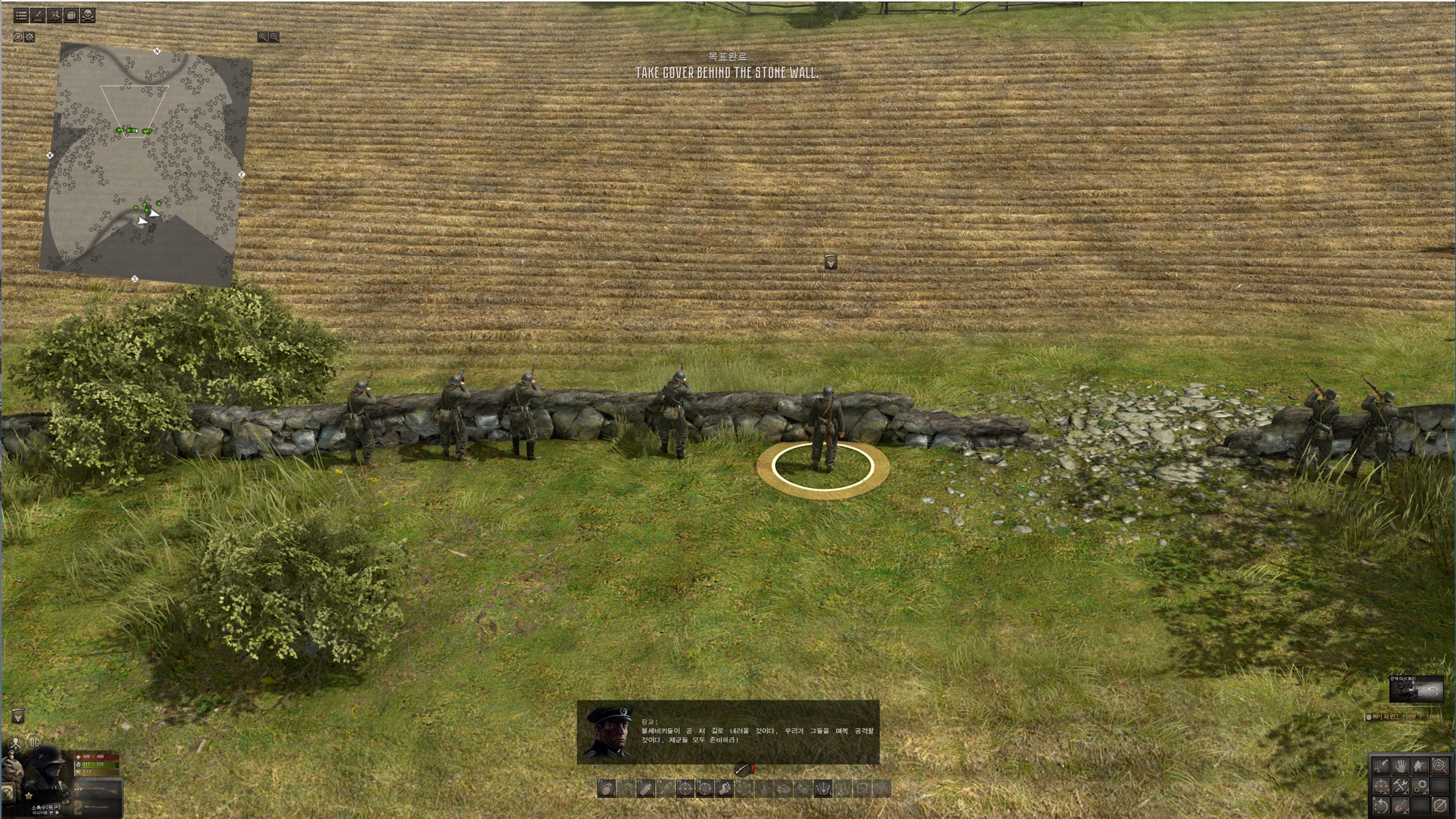Screen dimensions: 1456x819
Task: Click the skull and crossbones button
Action: [88, 15]
